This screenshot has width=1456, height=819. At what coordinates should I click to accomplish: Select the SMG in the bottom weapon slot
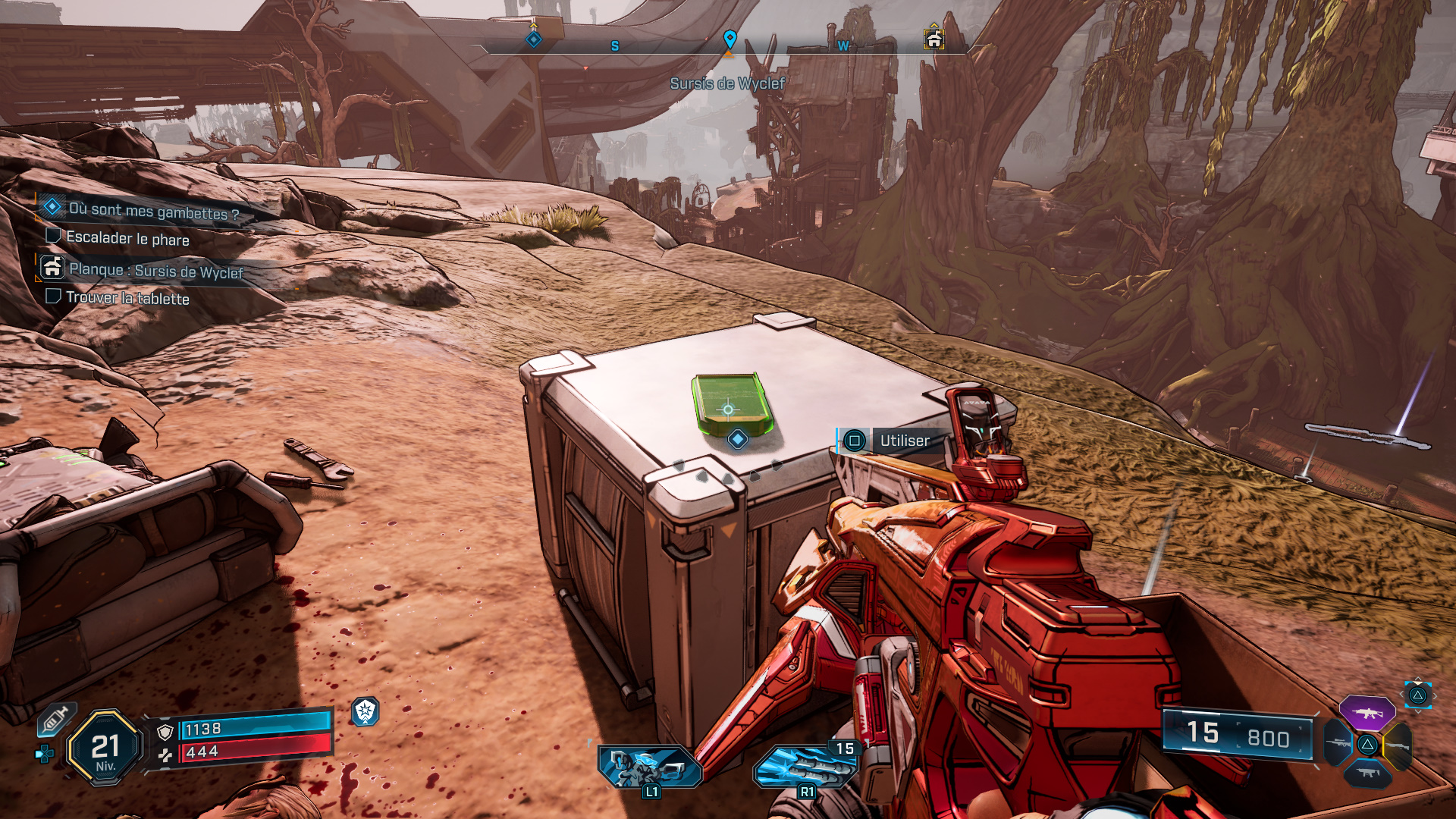[1367, 773]
